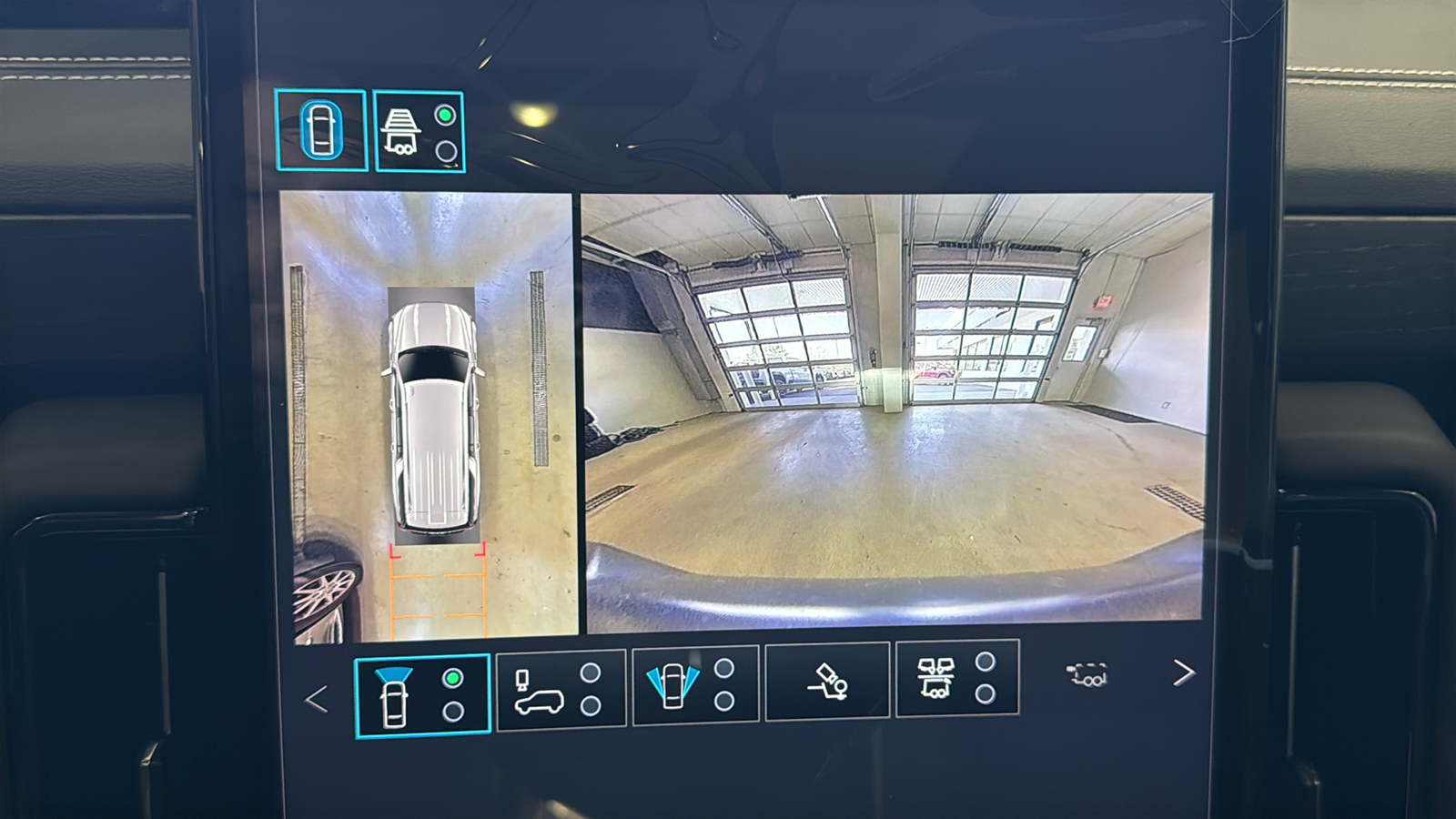Image resolution: width=1456 pixels, height=819 pixels.
Task: Open the hitch camera view
Action: 827,681
